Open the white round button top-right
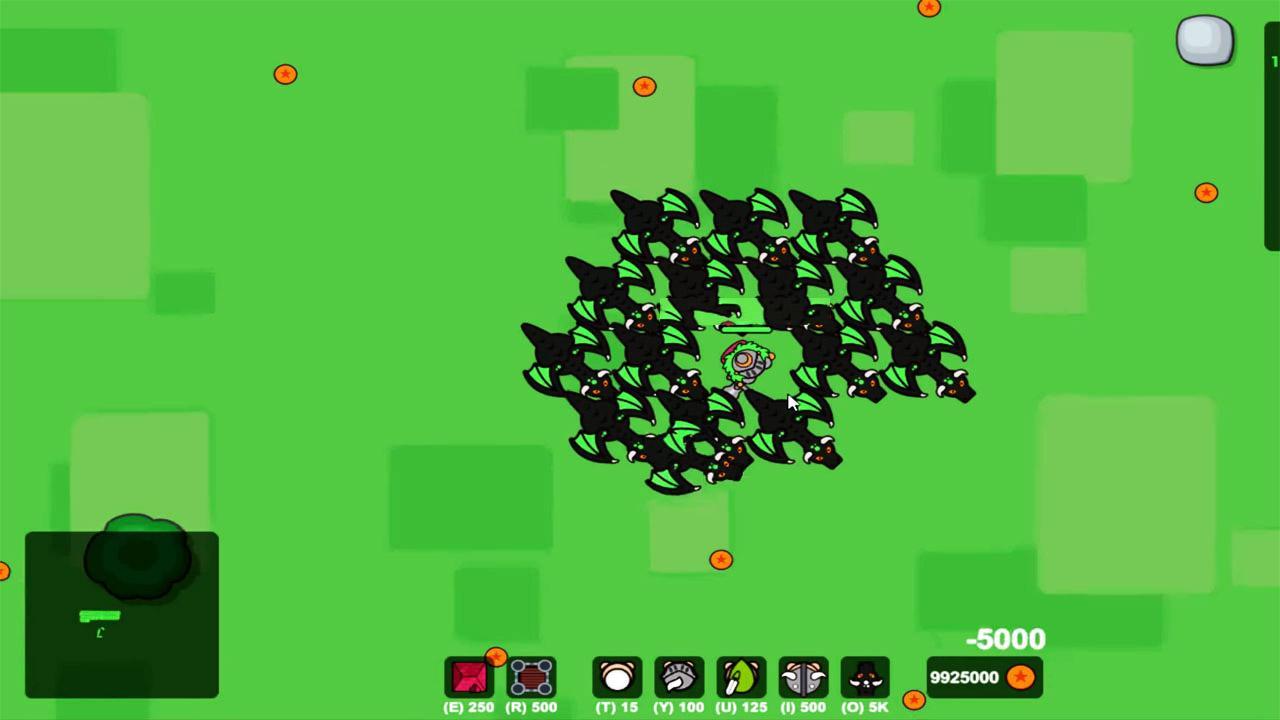The width and height of the screenshot is (1280, 720). (x=1204, y=41)
